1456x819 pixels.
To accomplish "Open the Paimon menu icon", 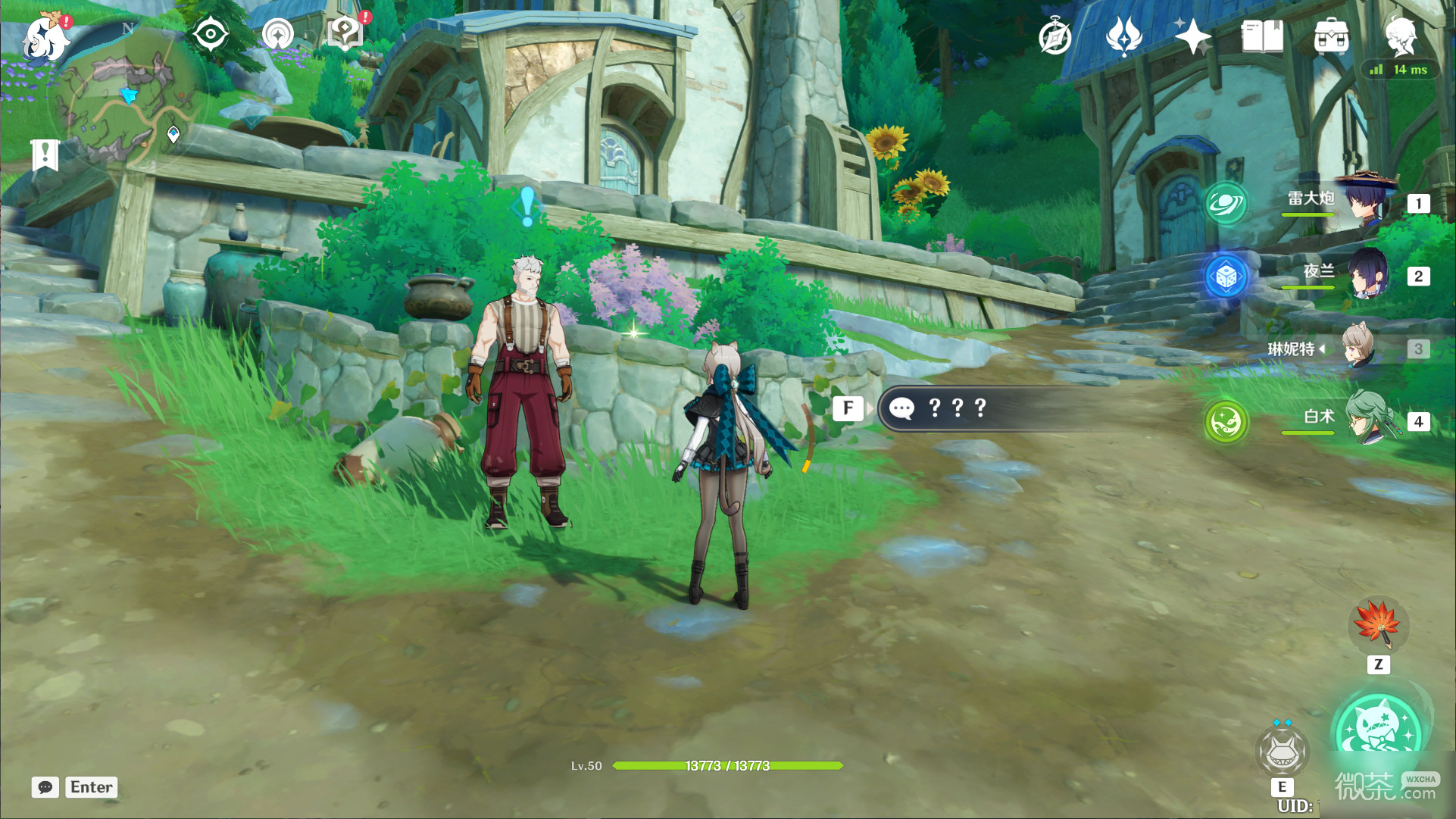I will point(44,38).
